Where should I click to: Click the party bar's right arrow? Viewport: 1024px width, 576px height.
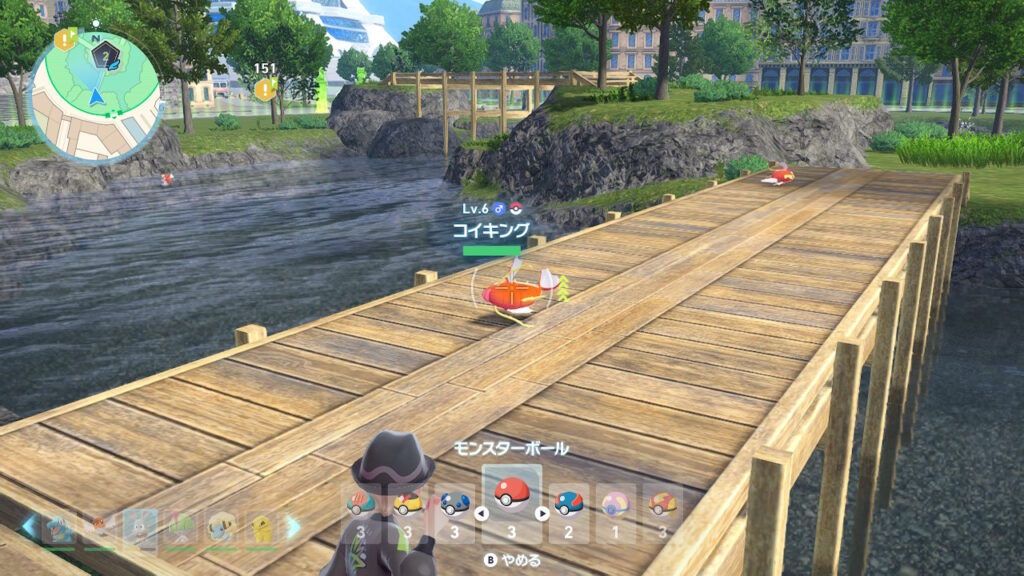[293, 528]
